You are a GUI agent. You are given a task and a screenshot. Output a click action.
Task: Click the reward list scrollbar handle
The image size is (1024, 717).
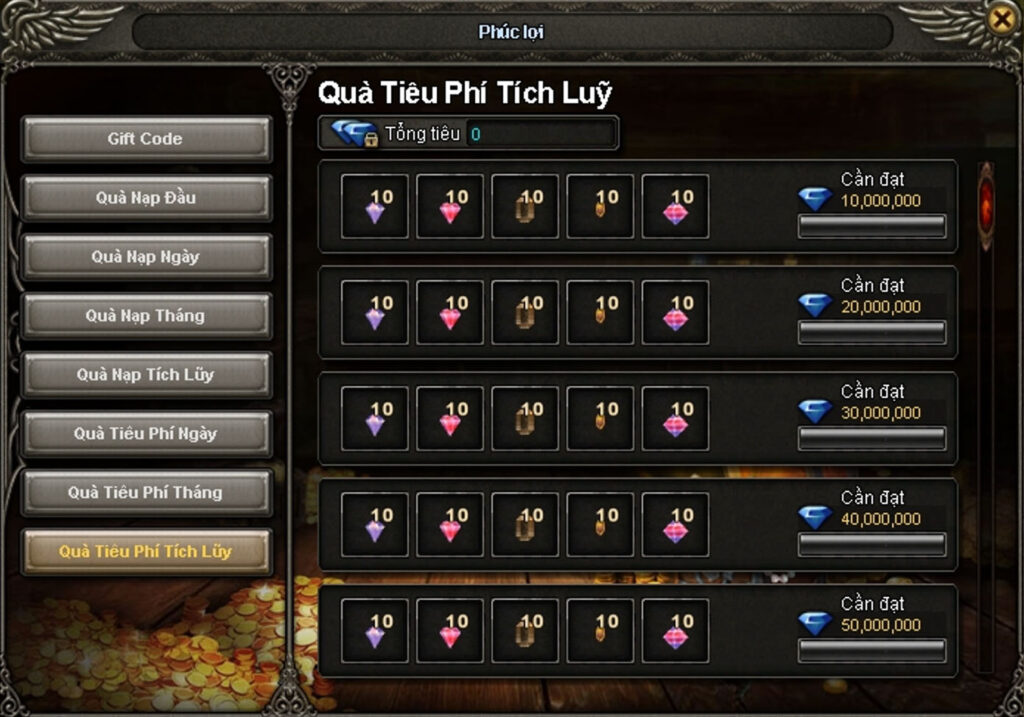[986, 203]
